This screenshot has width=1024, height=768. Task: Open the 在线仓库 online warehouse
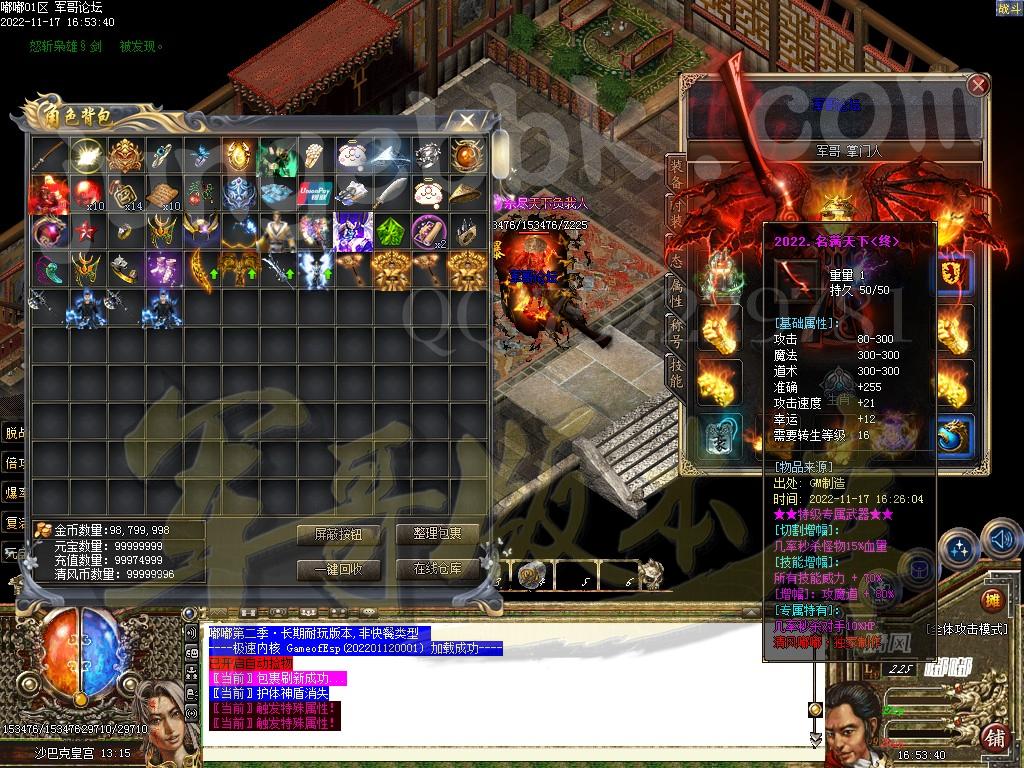pos(436,569)
